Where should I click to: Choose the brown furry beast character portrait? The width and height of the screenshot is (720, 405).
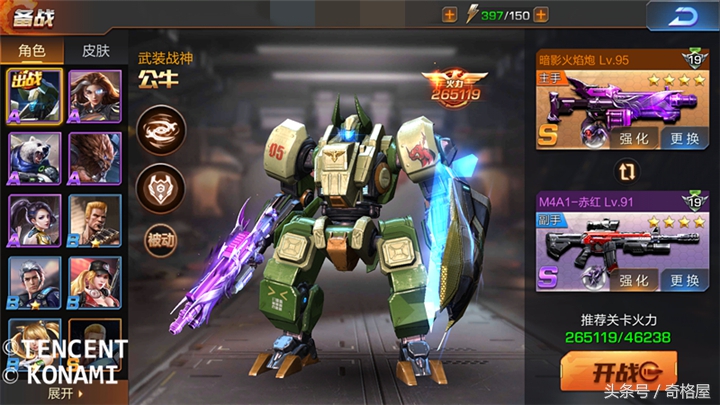[95, 156]
